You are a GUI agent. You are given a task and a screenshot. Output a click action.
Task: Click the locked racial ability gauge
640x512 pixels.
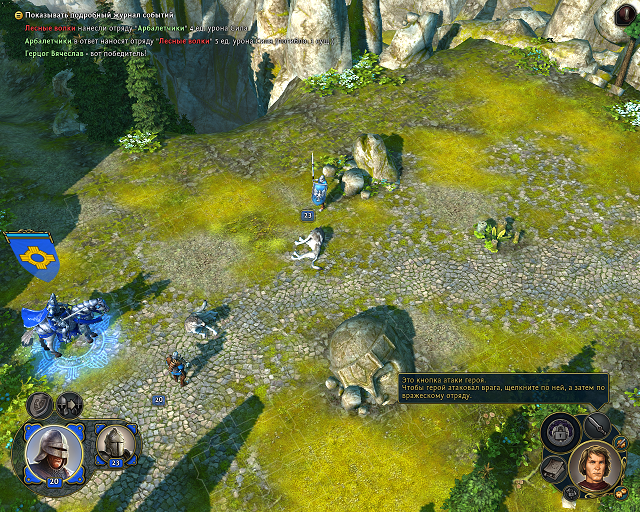[x=561, y=433]
